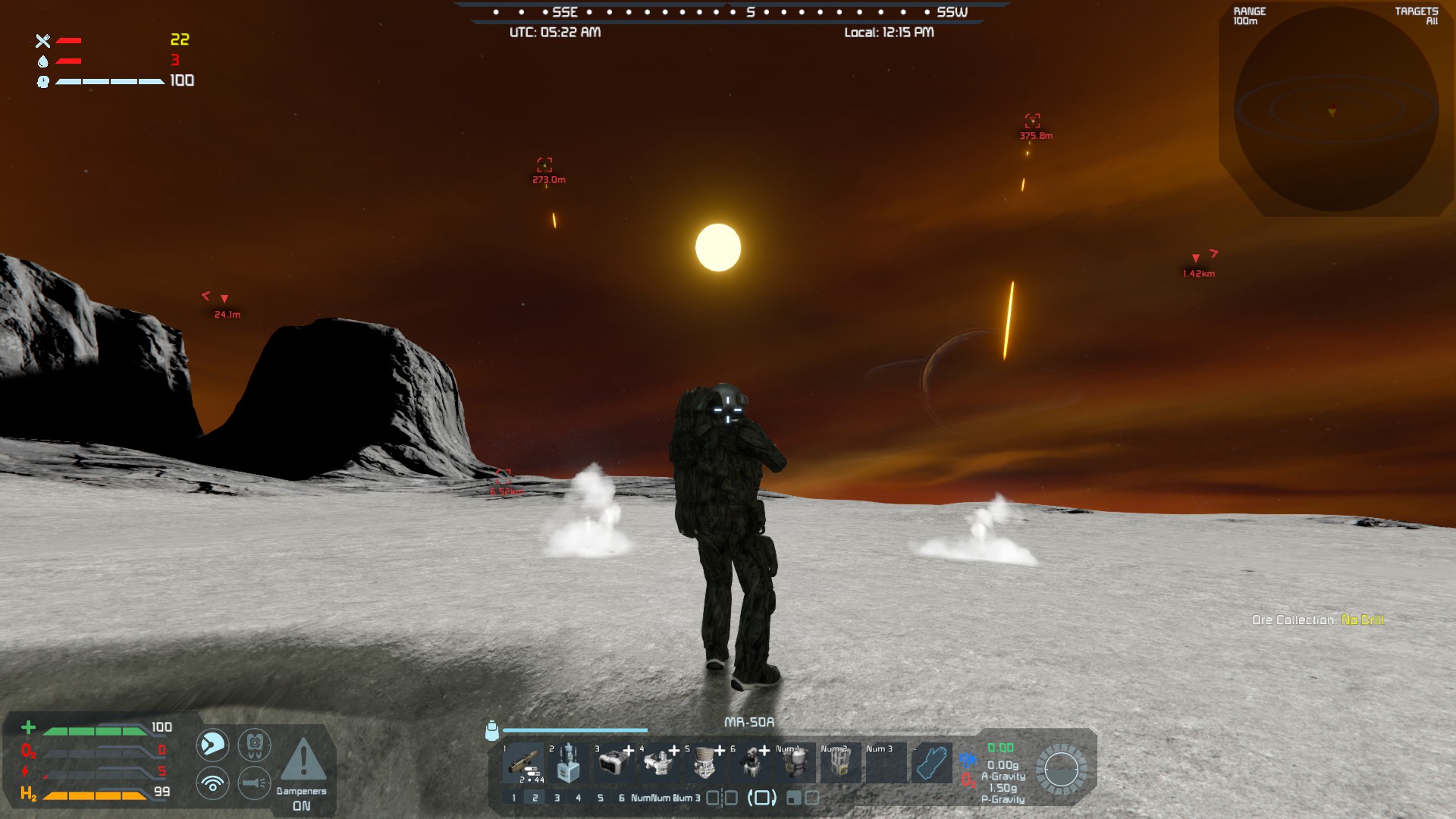This screenshot has height=819, width=1456.
Task: Switch to toolbar page 3
Action: click(557, 798)
